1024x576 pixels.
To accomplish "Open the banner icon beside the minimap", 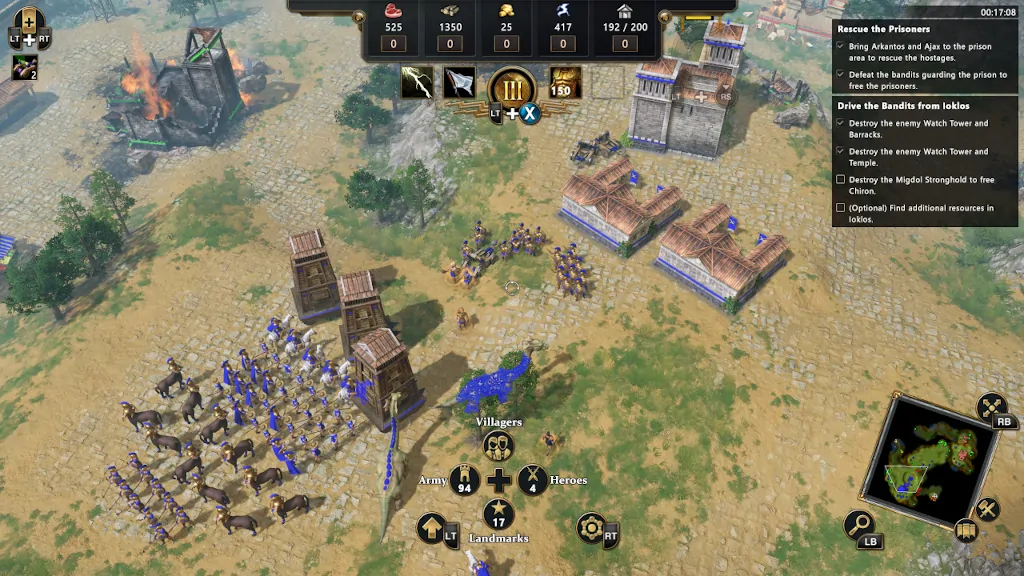I will 965,530.
